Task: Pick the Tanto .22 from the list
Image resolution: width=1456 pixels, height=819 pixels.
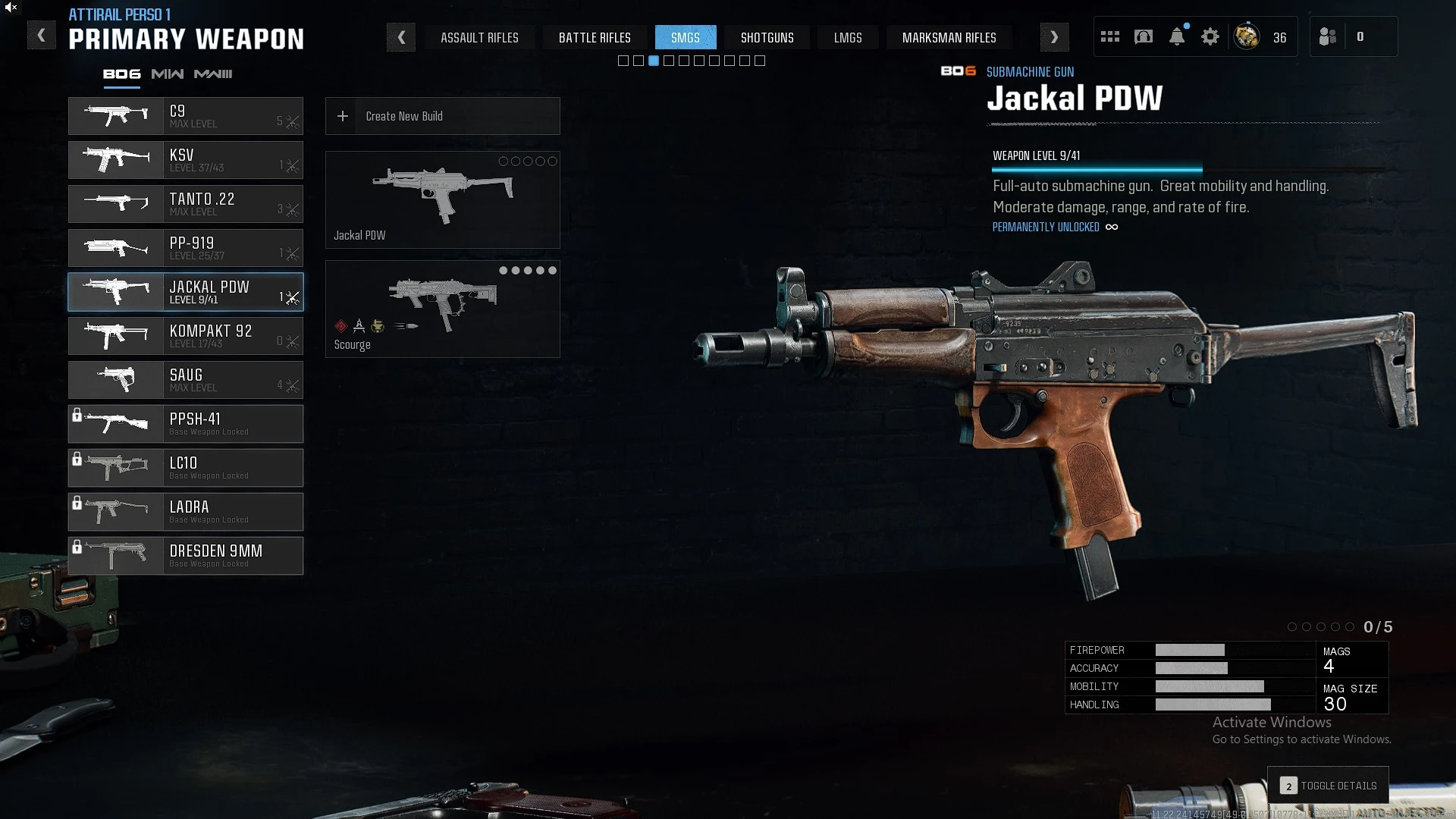Action: coord(186,204)
